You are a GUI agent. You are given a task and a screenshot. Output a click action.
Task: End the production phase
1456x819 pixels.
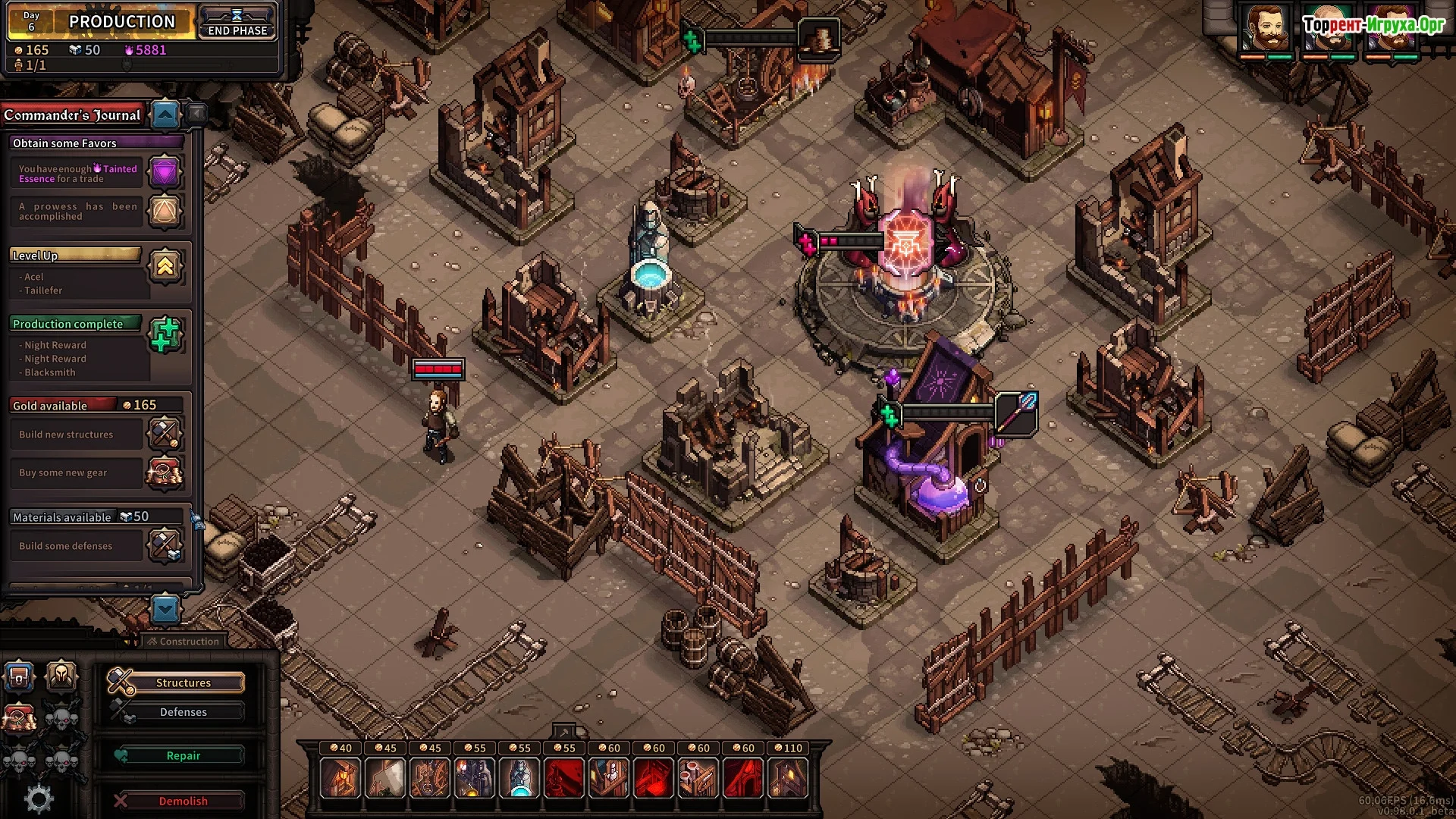coord(237,22)
